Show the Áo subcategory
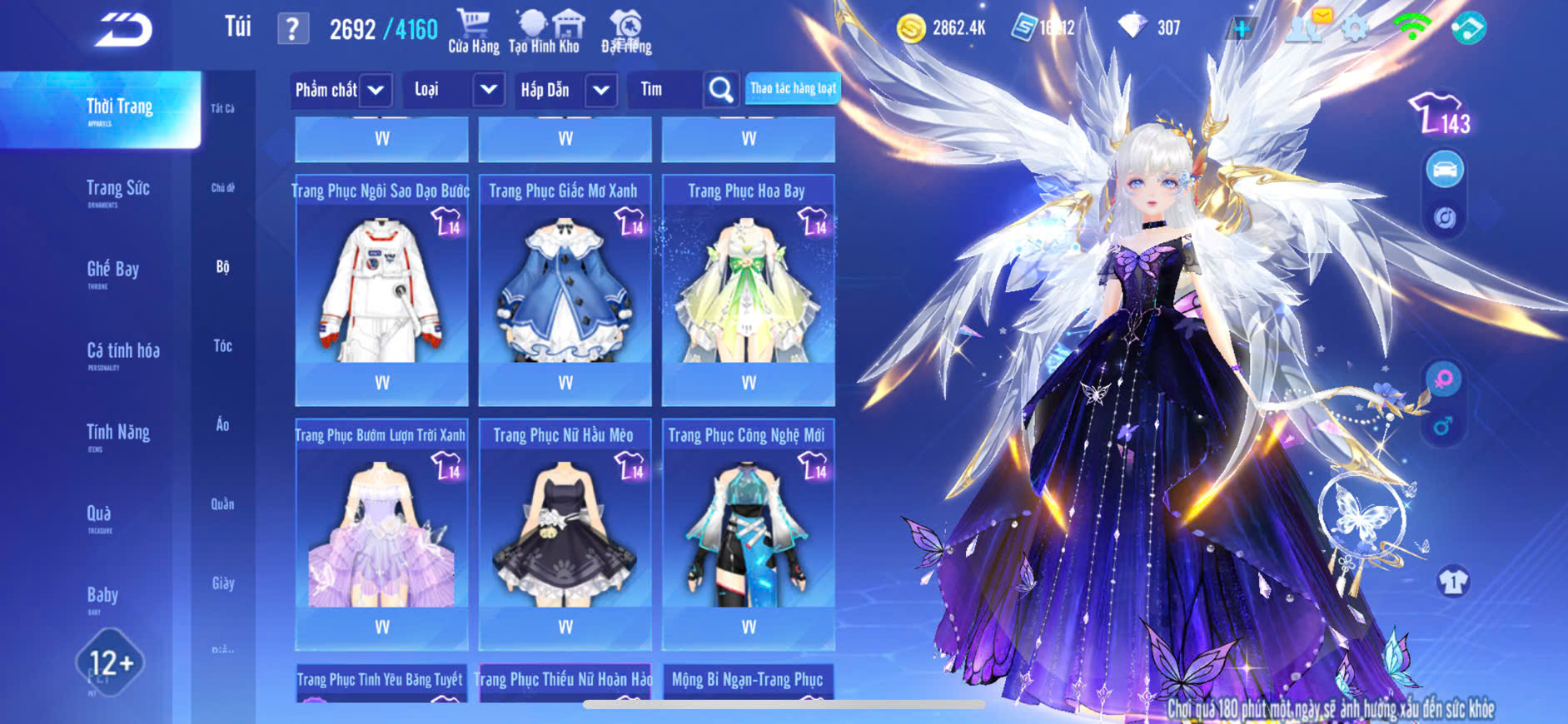Viewport: 1568px width, 724px height. 222,424
